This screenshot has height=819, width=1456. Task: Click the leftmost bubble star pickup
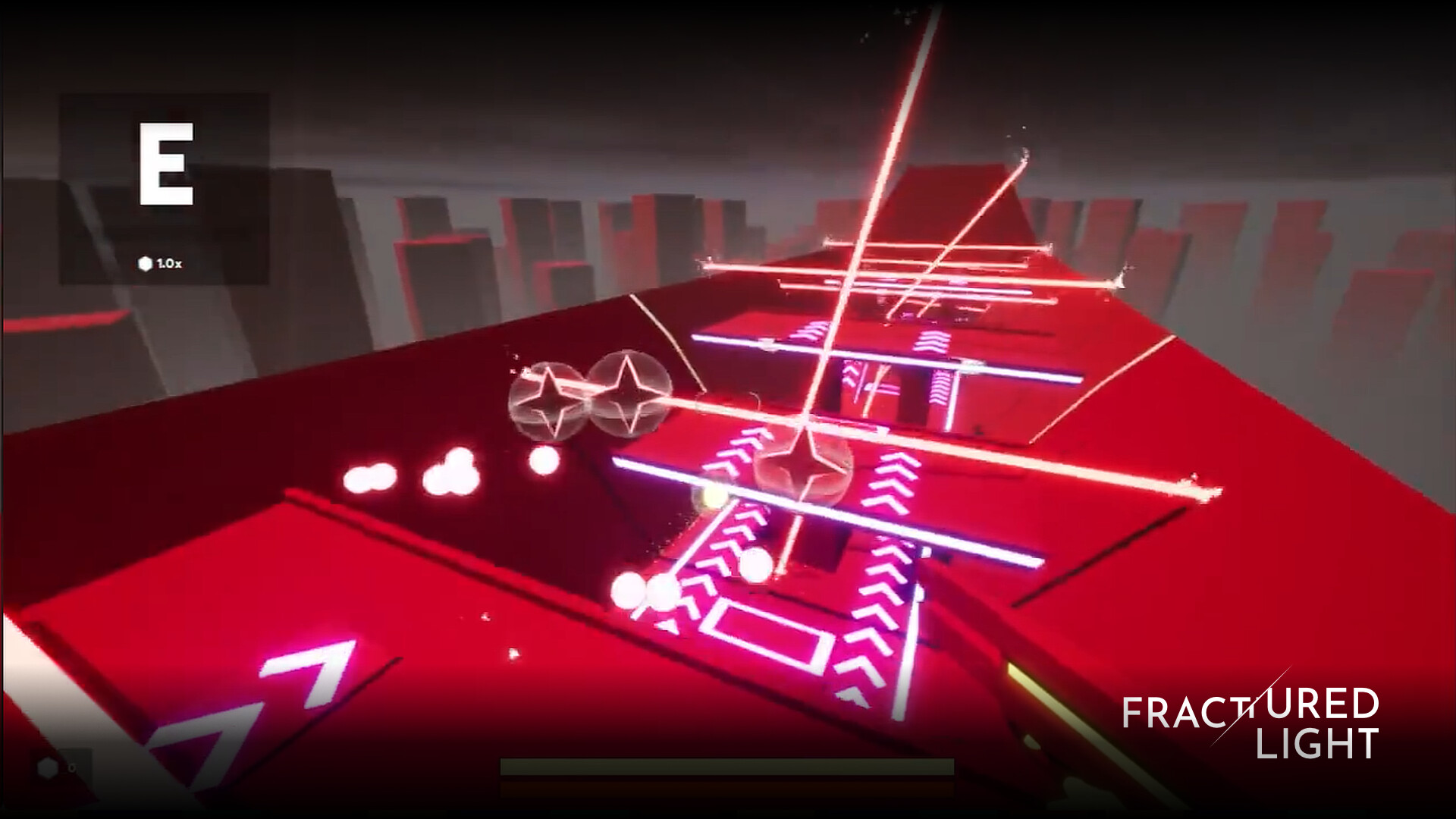pyautogui.click(x=548, y=398)
